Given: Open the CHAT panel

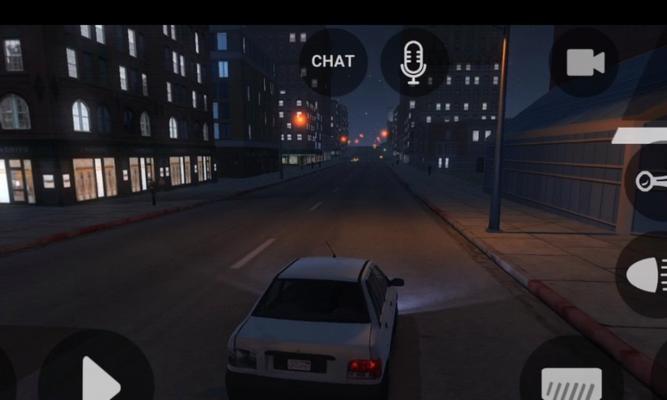Looking at the screenshot, I should (333, 61).
